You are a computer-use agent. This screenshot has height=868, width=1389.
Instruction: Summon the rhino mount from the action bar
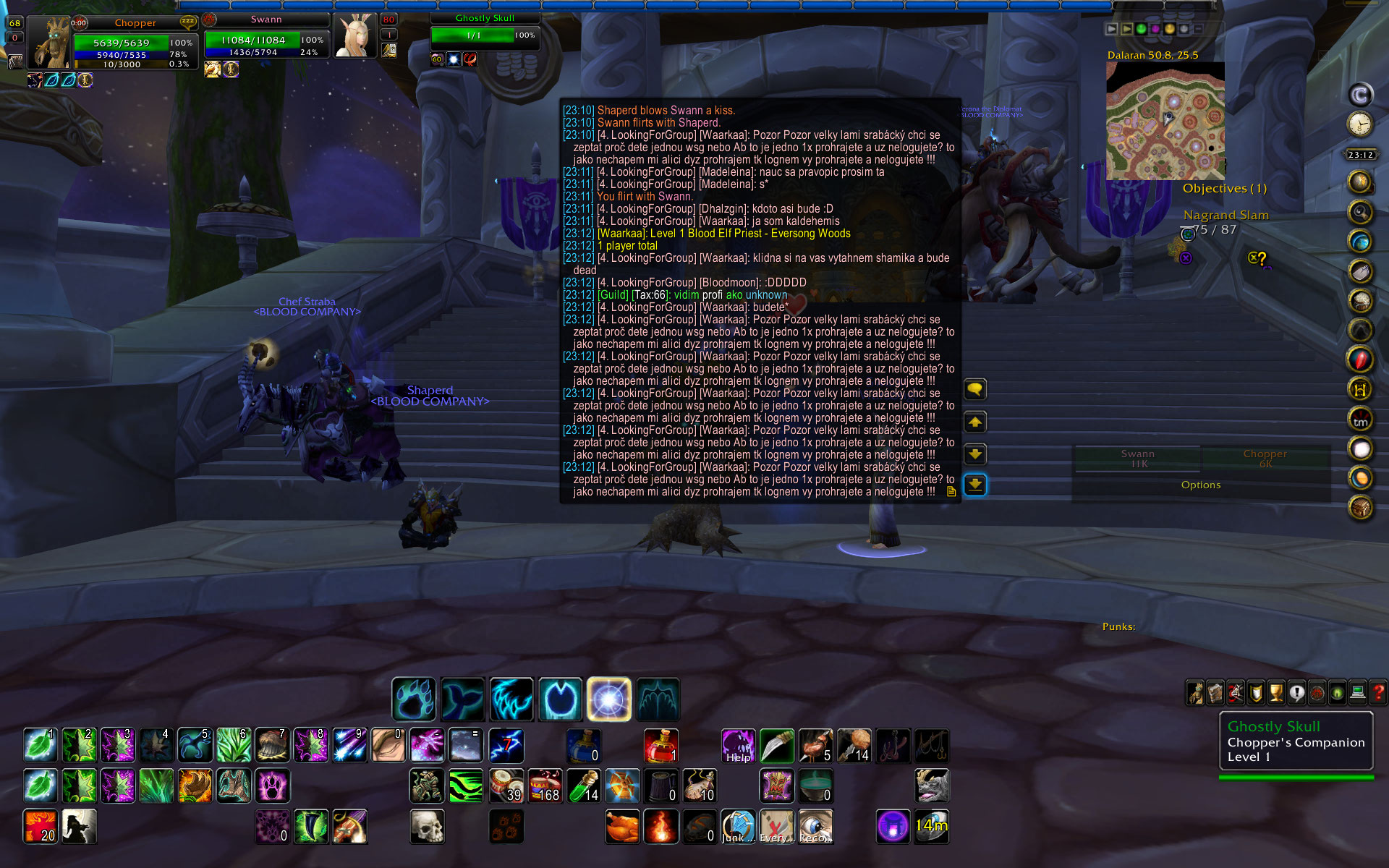pyautogui.click(x=931, y=786)
